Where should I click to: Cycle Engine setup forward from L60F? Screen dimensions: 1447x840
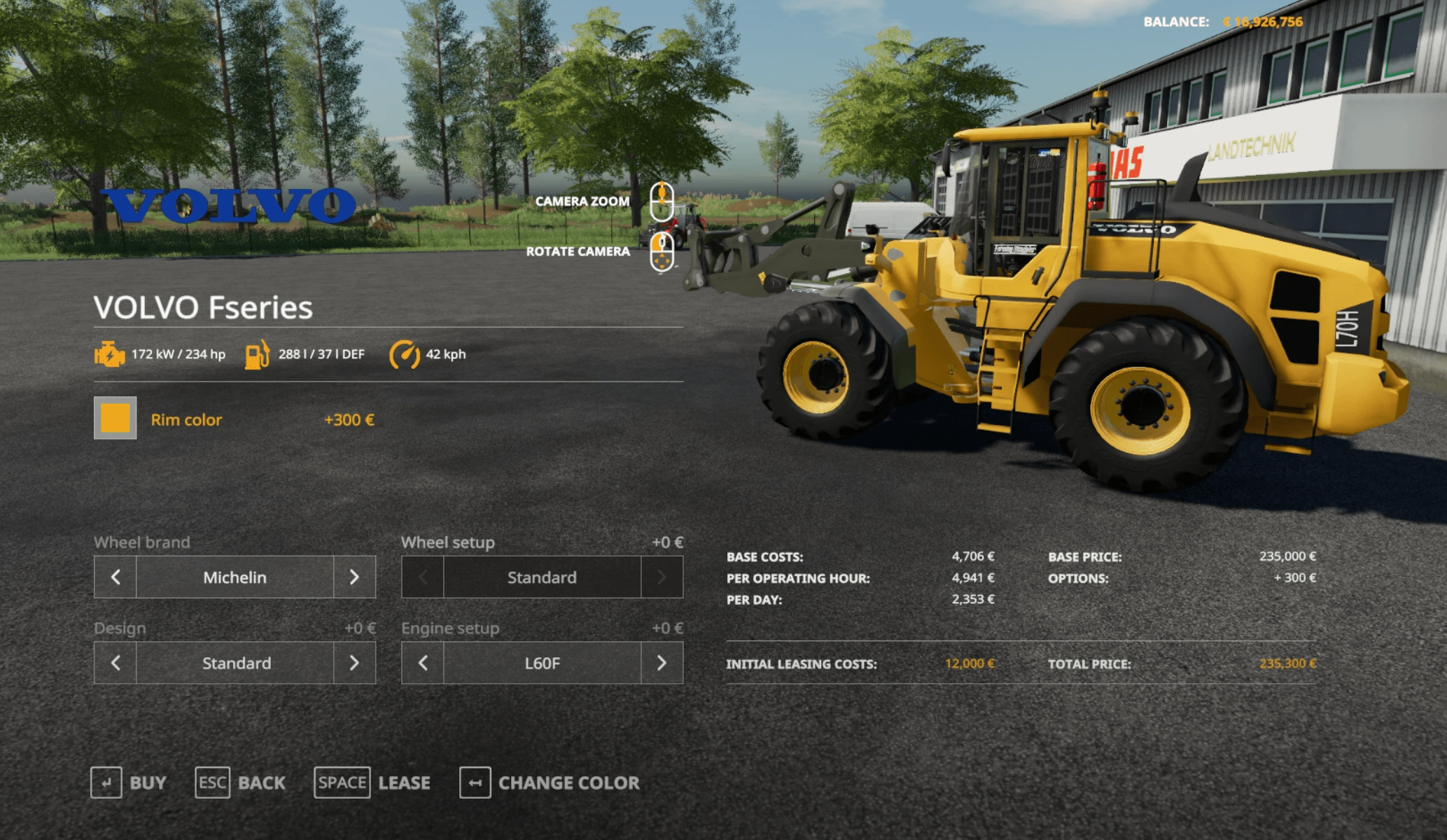[662, 663]
